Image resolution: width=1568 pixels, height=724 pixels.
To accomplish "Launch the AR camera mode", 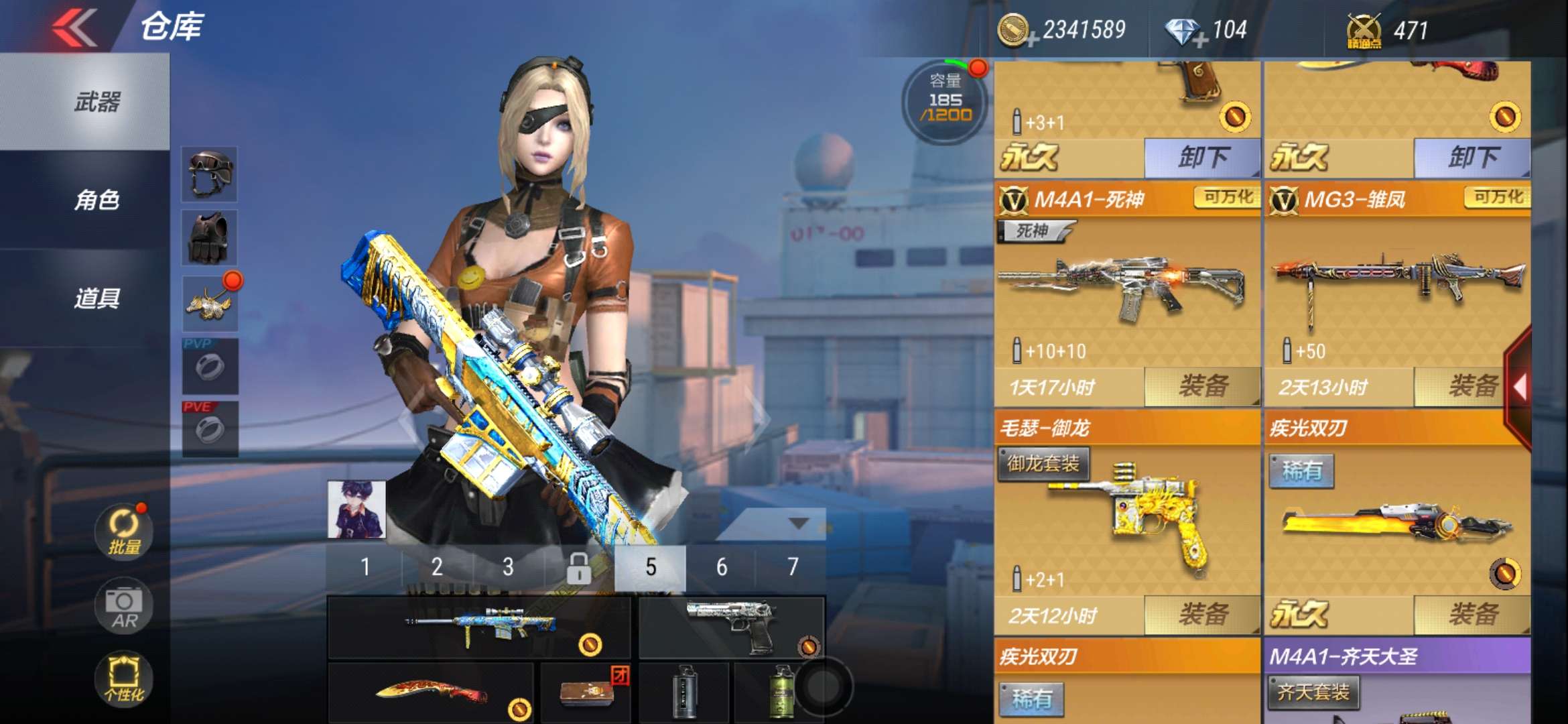I will (124, 607).
